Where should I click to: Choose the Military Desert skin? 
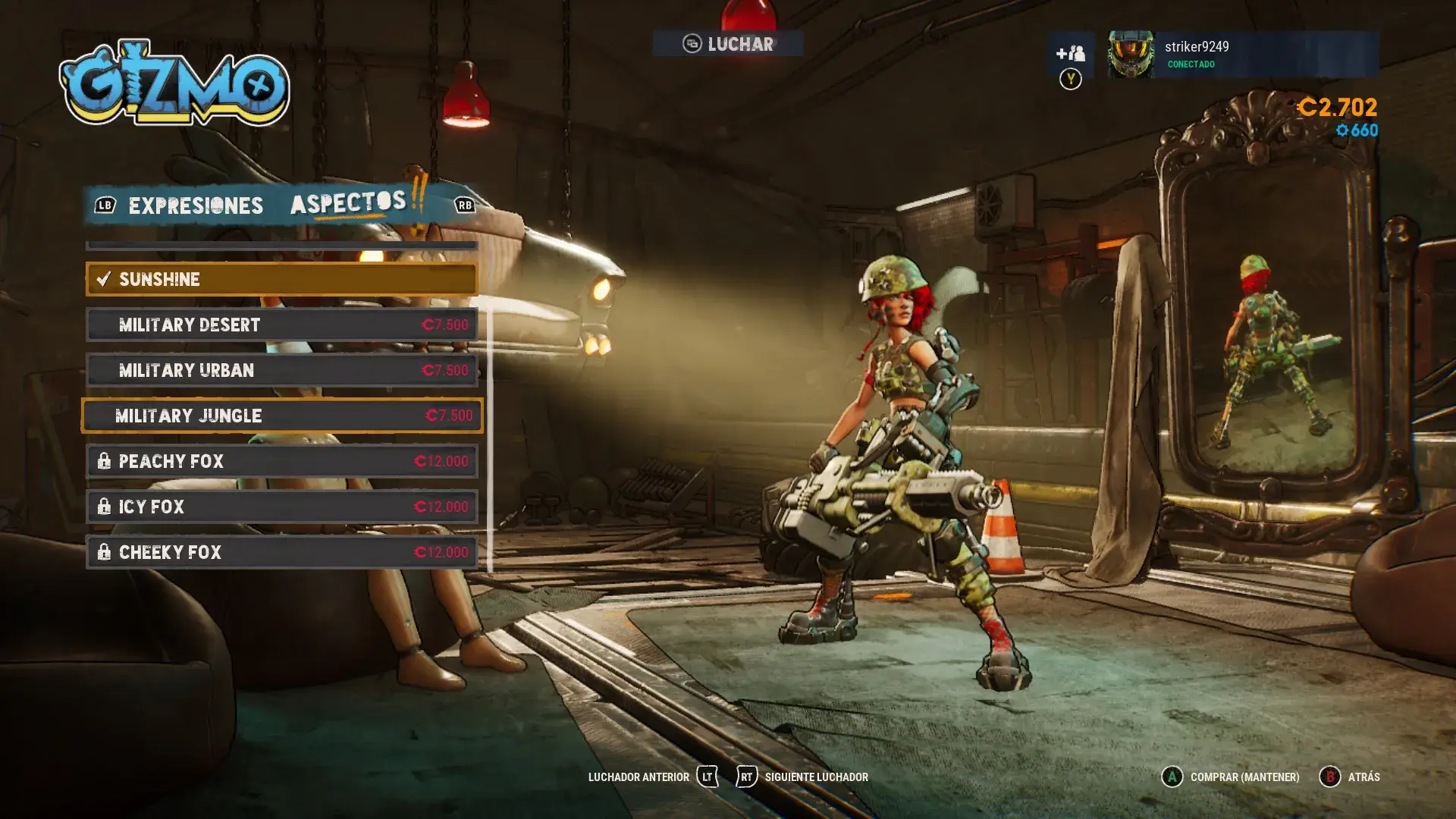[x=281, y=325]
